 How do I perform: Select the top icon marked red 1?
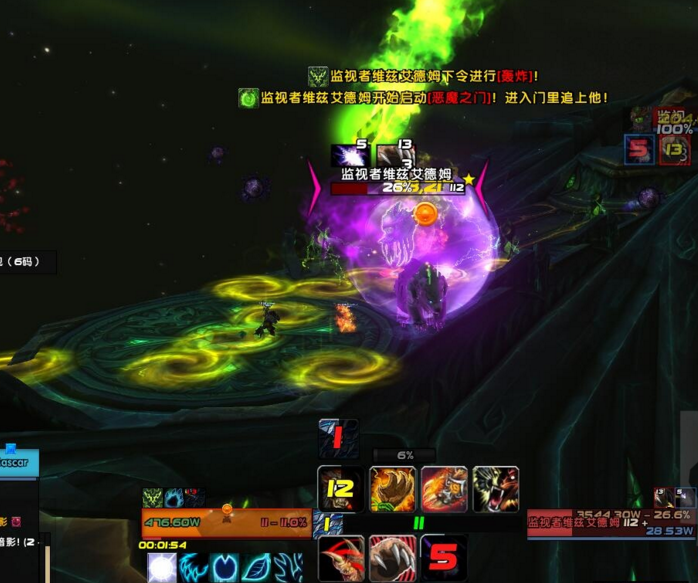click(338, 438)
